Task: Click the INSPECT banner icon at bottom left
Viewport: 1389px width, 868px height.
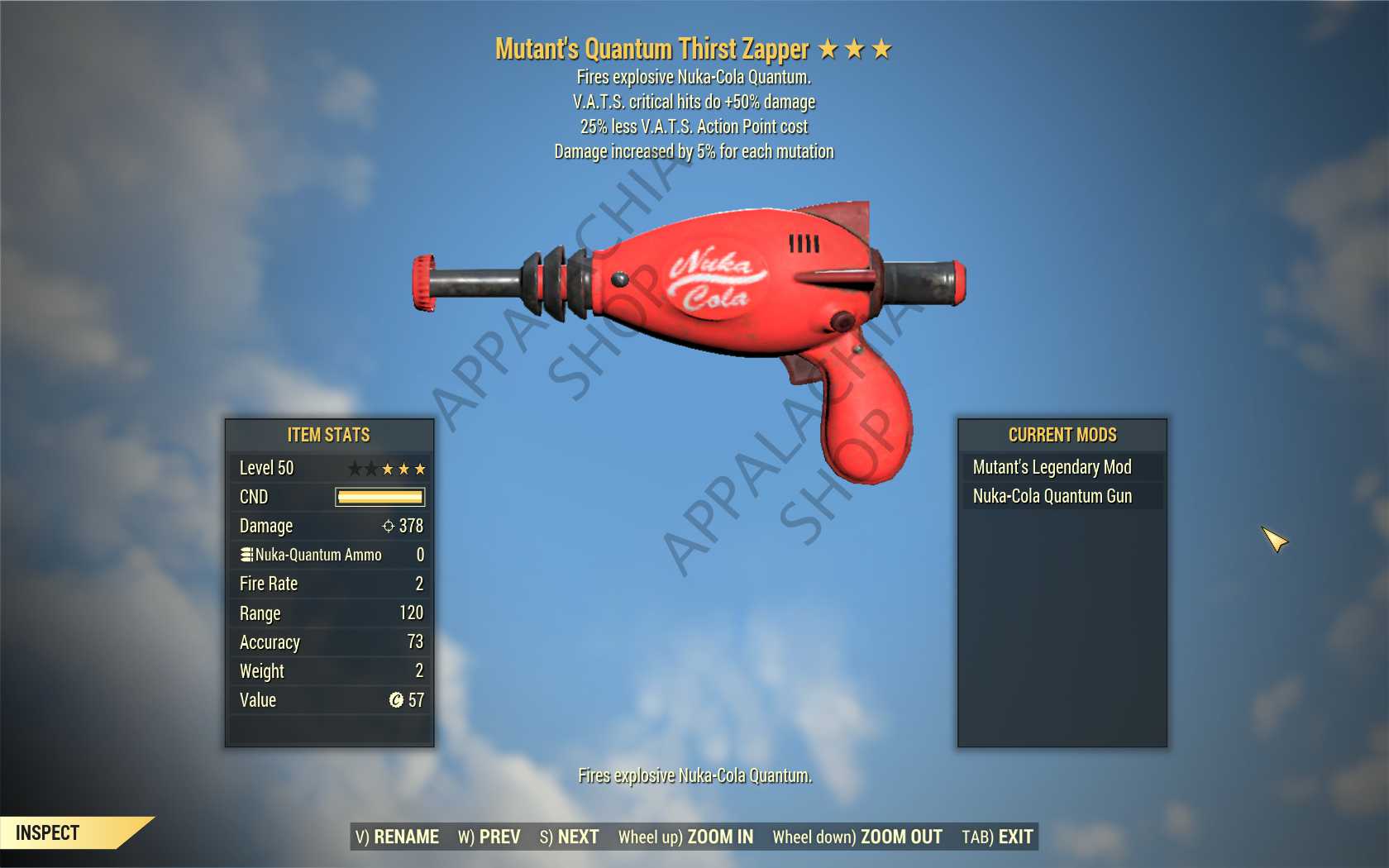Action: 50,832
